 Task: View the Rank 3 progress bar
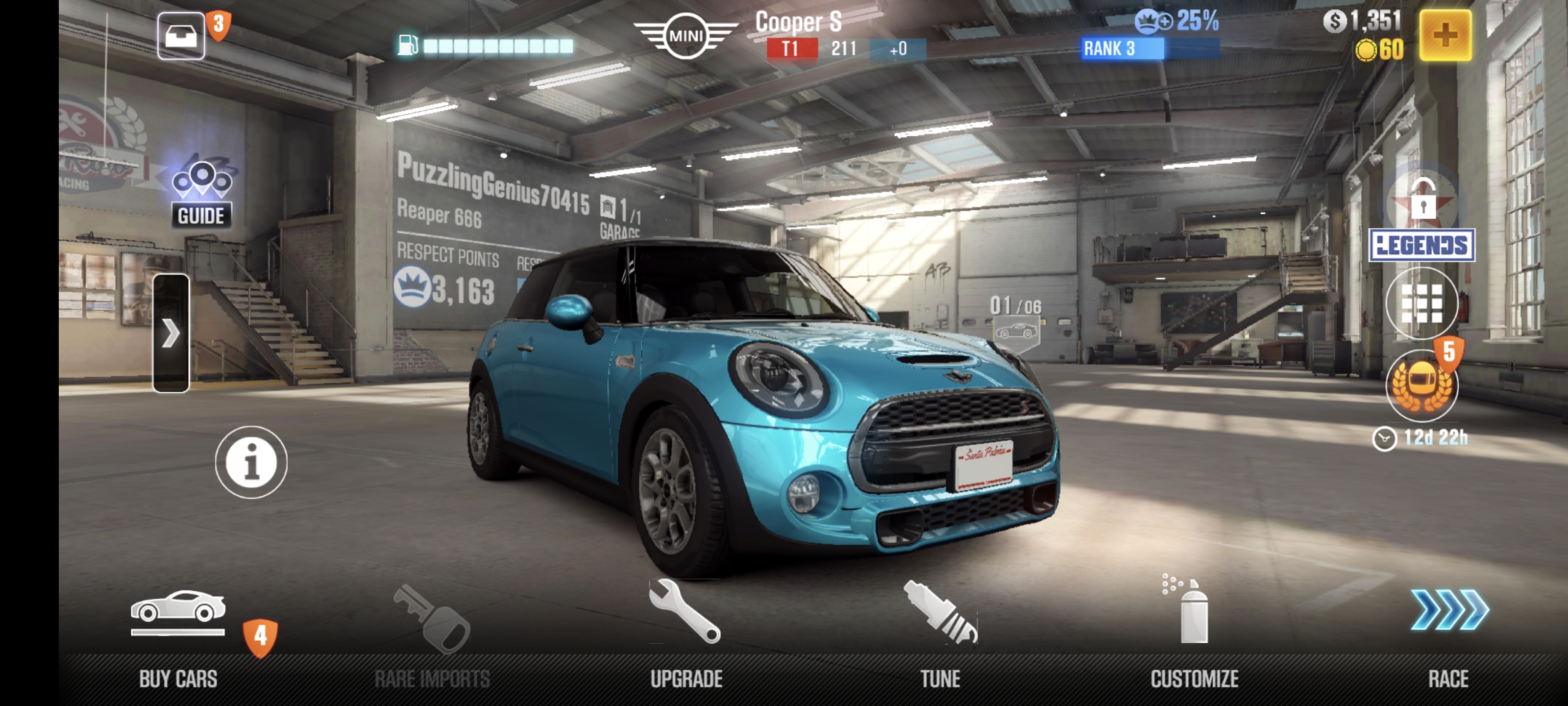[x=1151, y=49]
